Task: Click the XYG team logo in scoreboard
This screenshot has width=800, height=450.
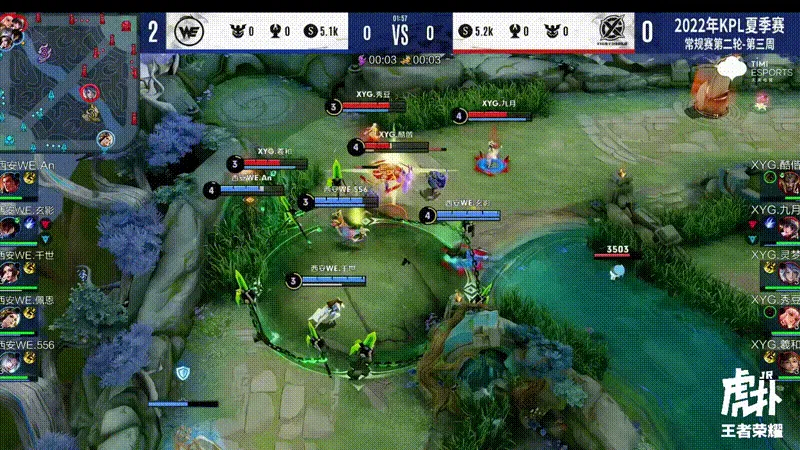Action: coord(609,33)
